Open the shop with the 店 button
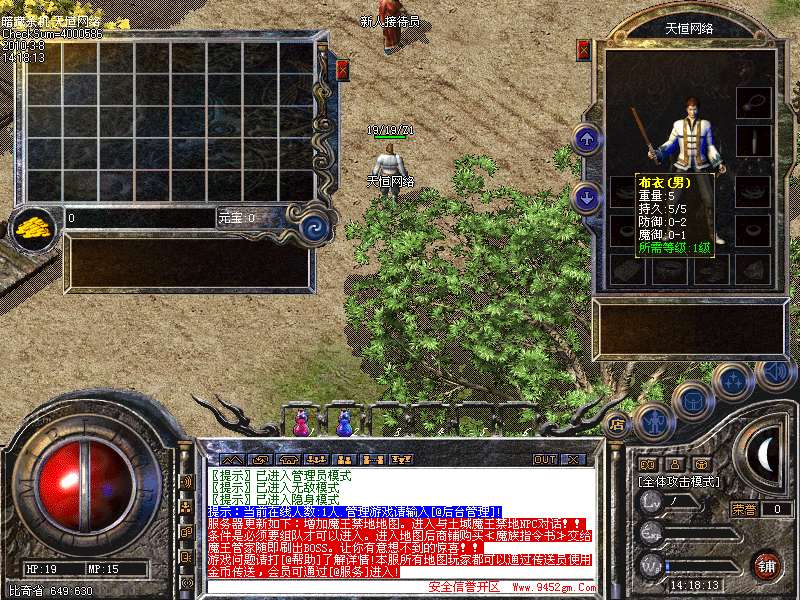Screen dimensions: 800x600 point(616,422)
